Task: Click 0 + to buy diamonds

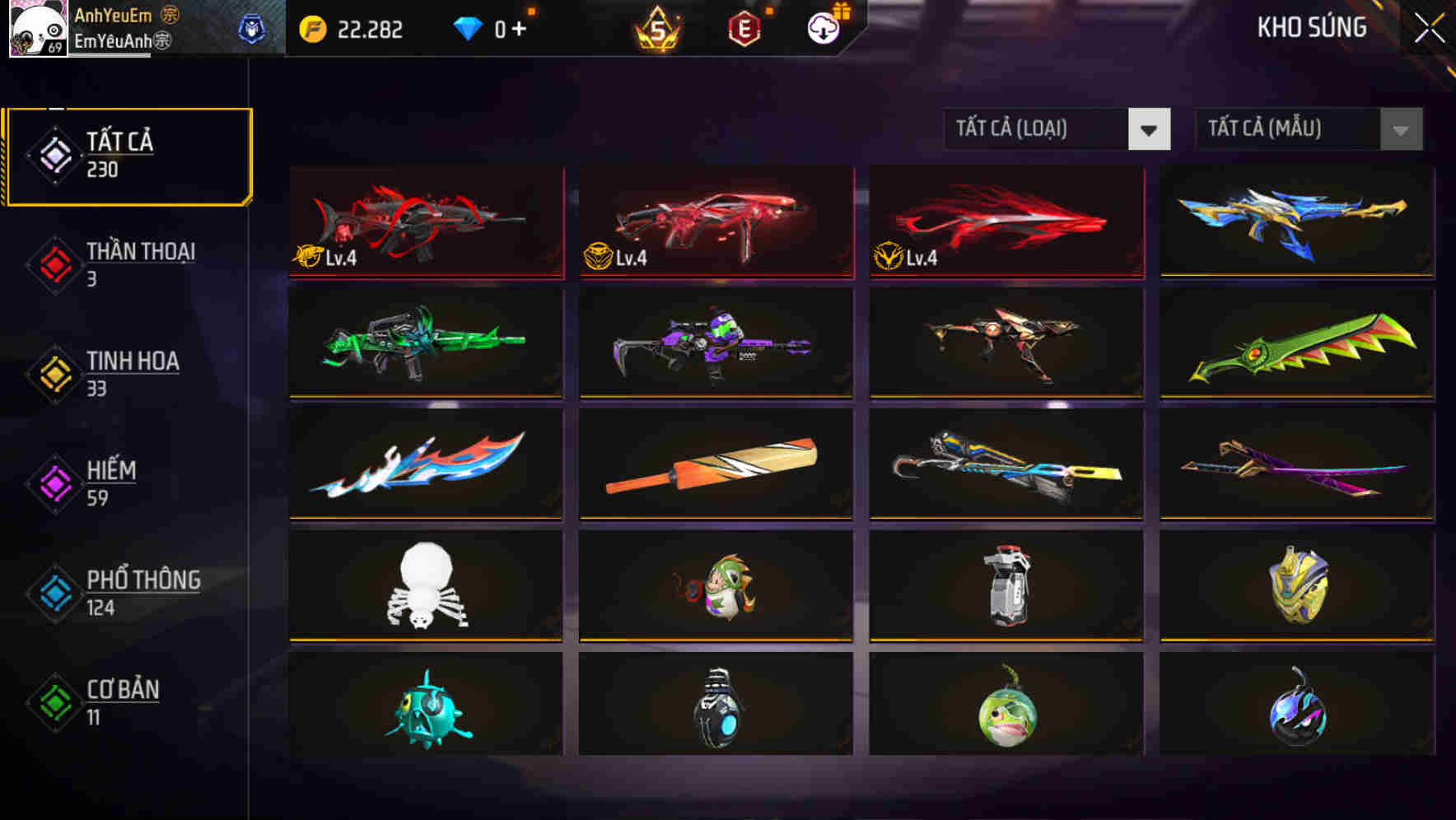Action: (x=511, y=27)
